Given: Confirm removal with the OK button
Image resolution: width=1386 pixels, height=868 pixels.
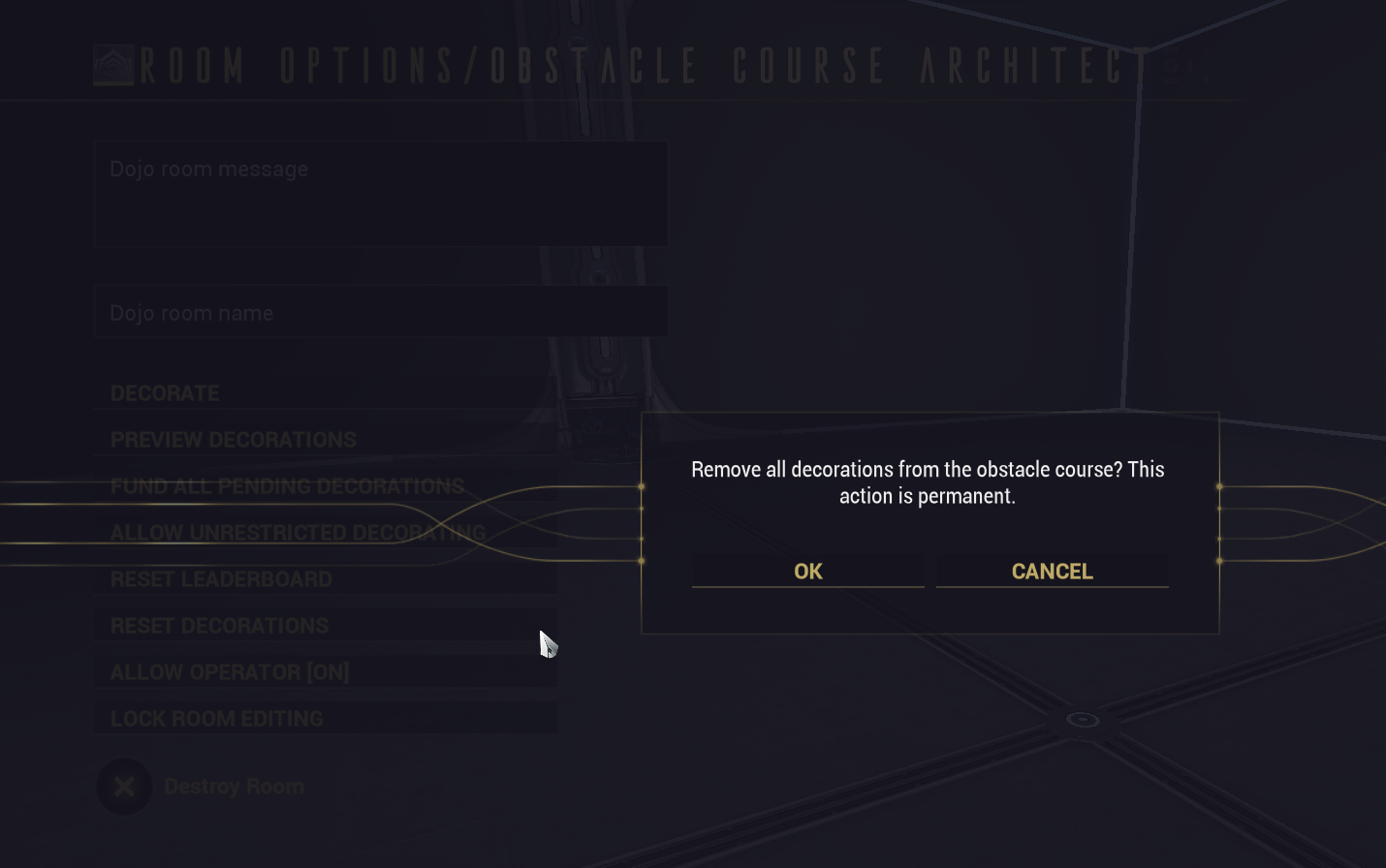Looking at the screenshot, I should pyautogui.click(x=807, y=571).
